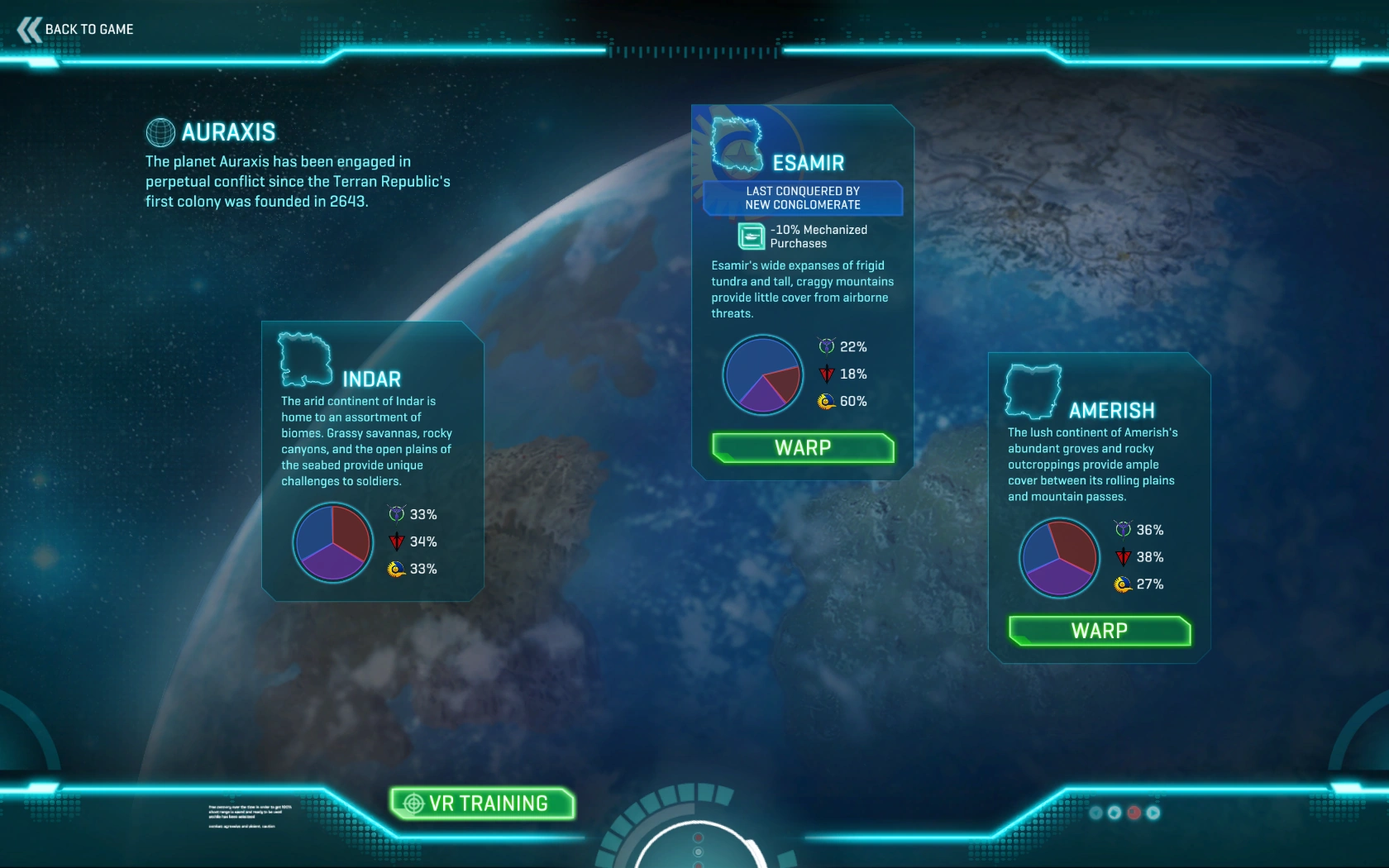Click the red social media icon at bottom right

click(x=1133, y=813)
